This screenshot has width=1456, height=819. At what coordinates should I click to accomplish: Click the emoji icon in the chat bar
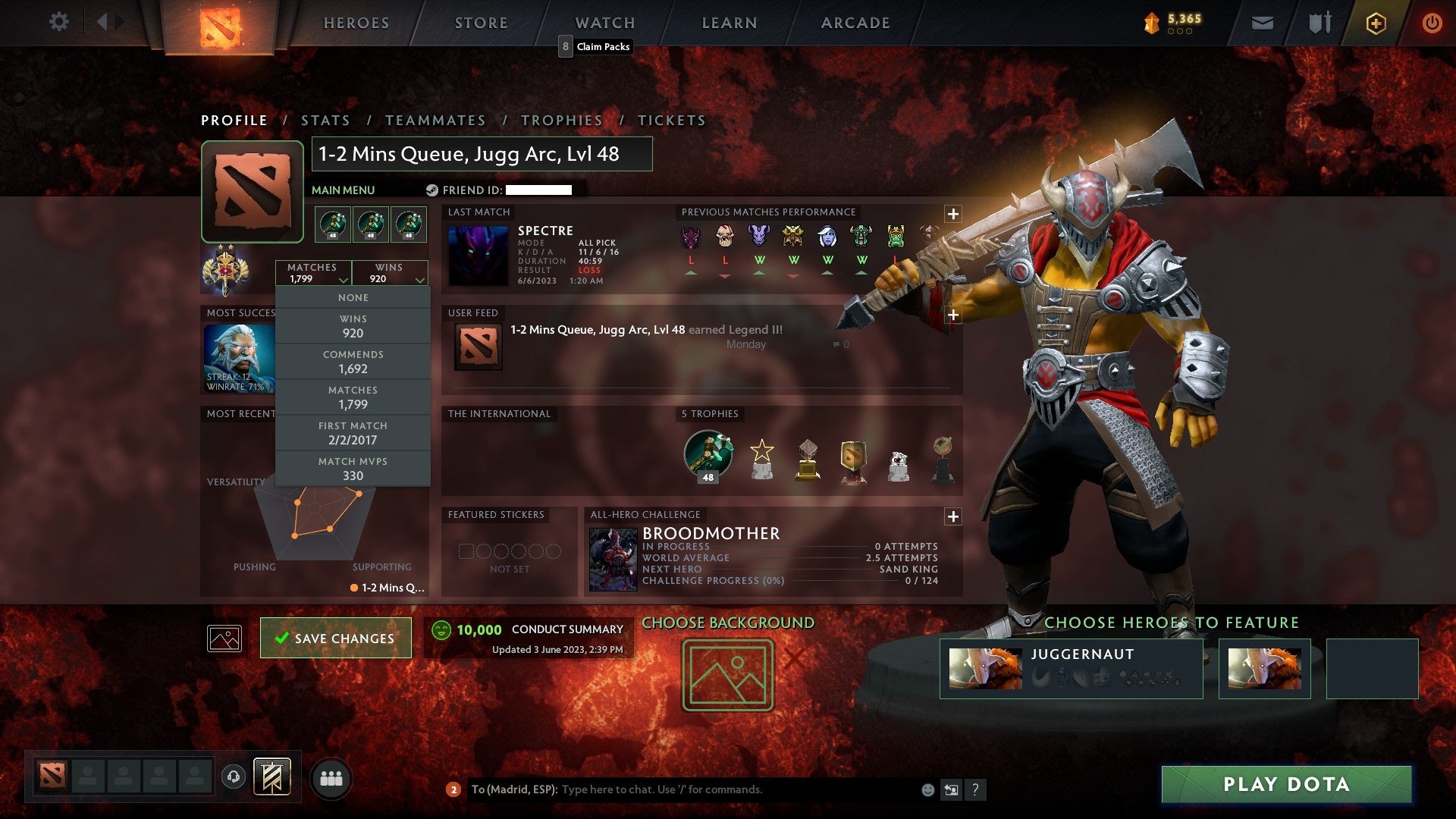[927, 789]
